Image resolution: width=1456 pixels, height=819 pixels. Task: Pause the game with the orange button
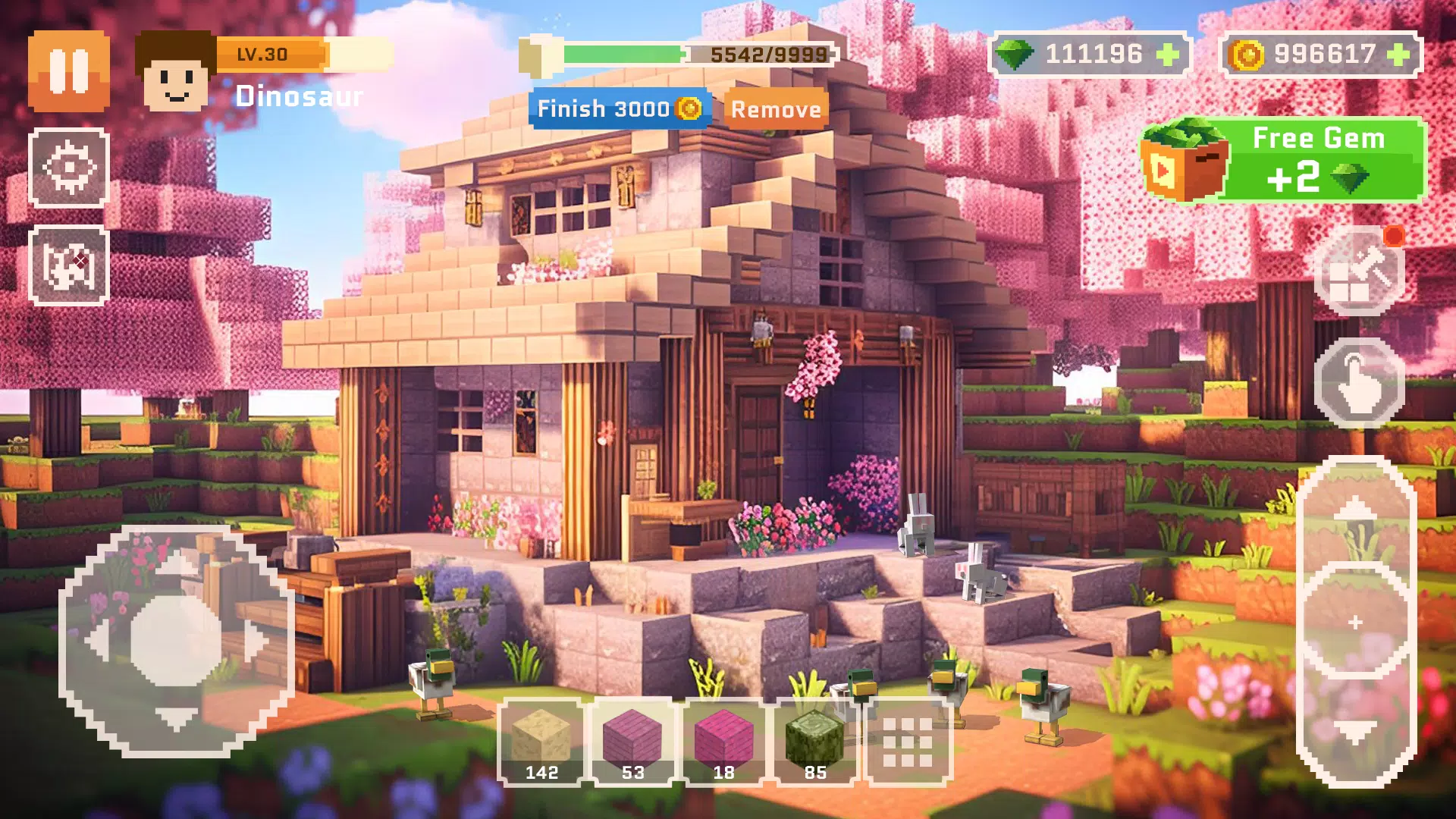click(x=69, y=71)
